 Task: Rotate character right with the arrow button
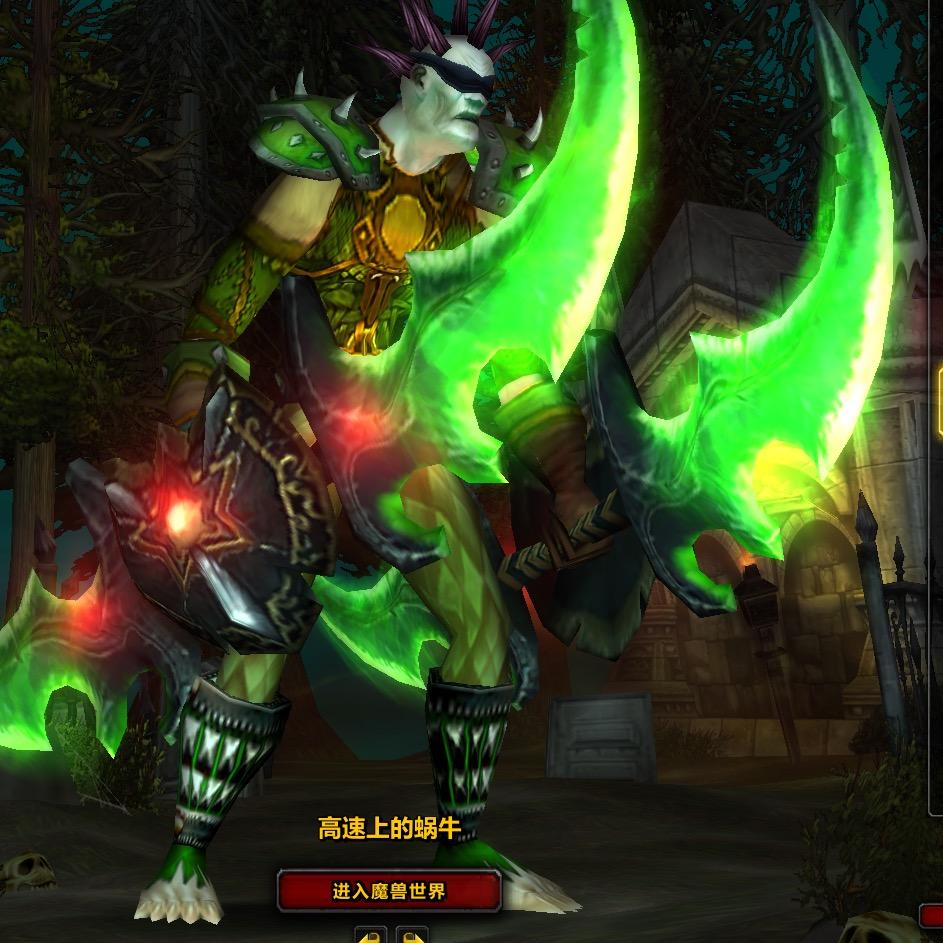coord(411,936)
